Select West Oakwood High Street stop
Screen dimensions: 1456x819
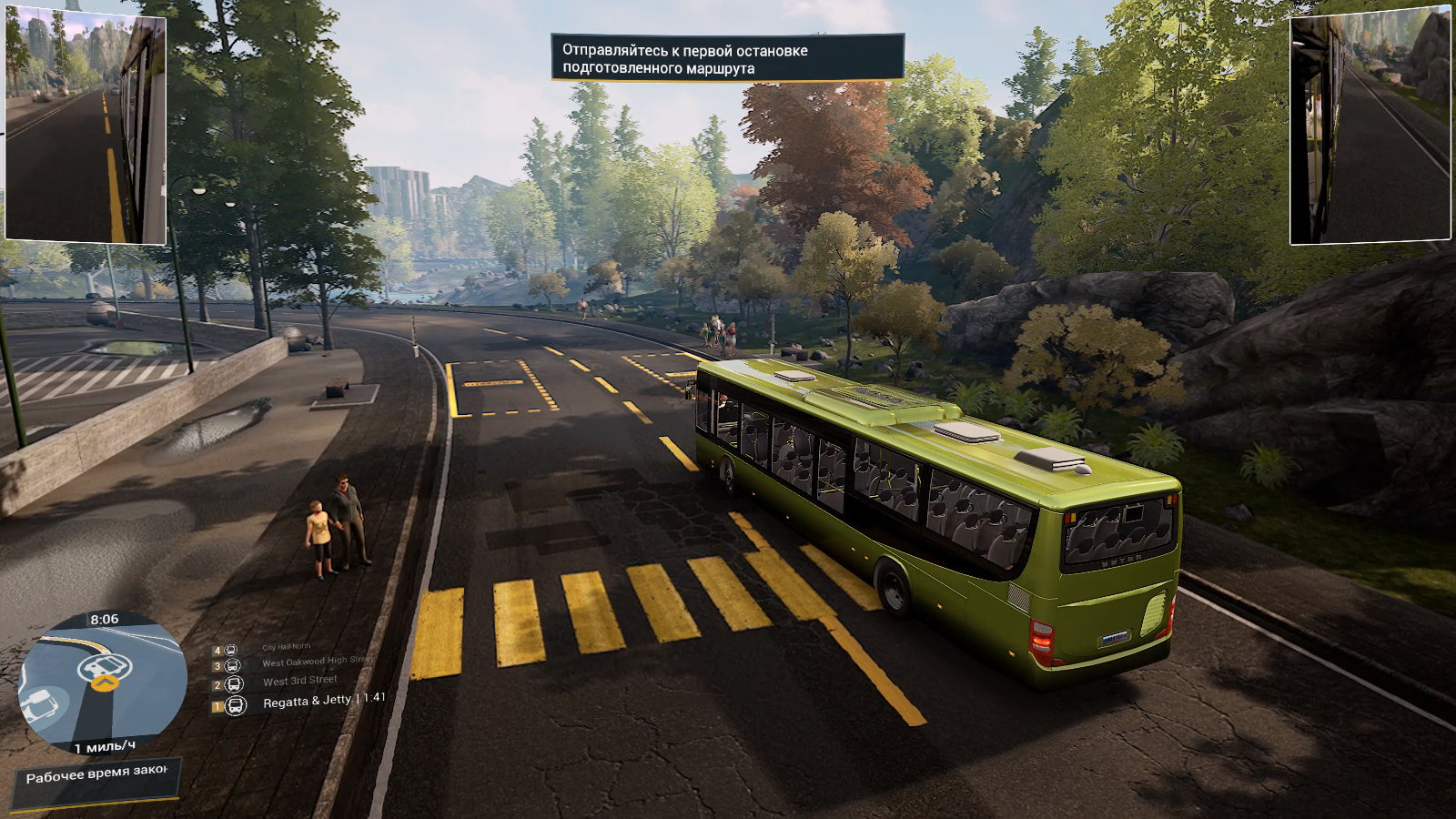(x=317, y=662)
